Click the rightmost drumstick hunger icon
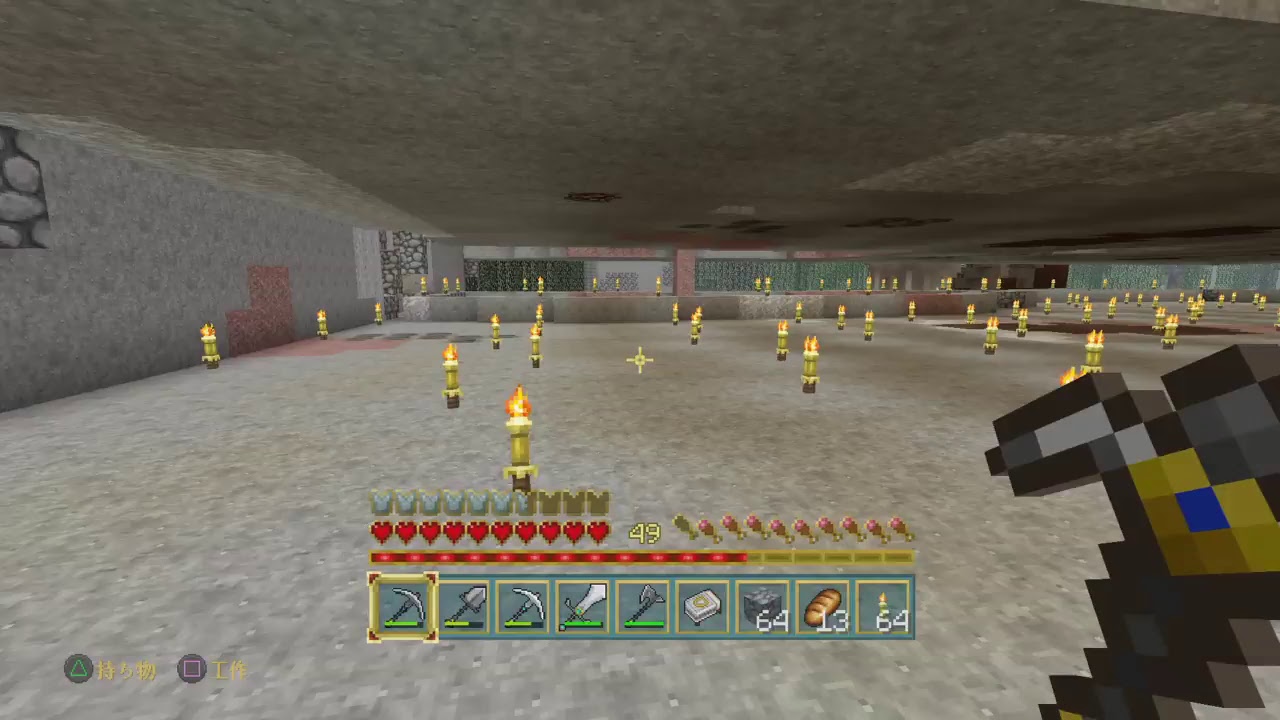 pyautogui.click(x=900, y=525)
